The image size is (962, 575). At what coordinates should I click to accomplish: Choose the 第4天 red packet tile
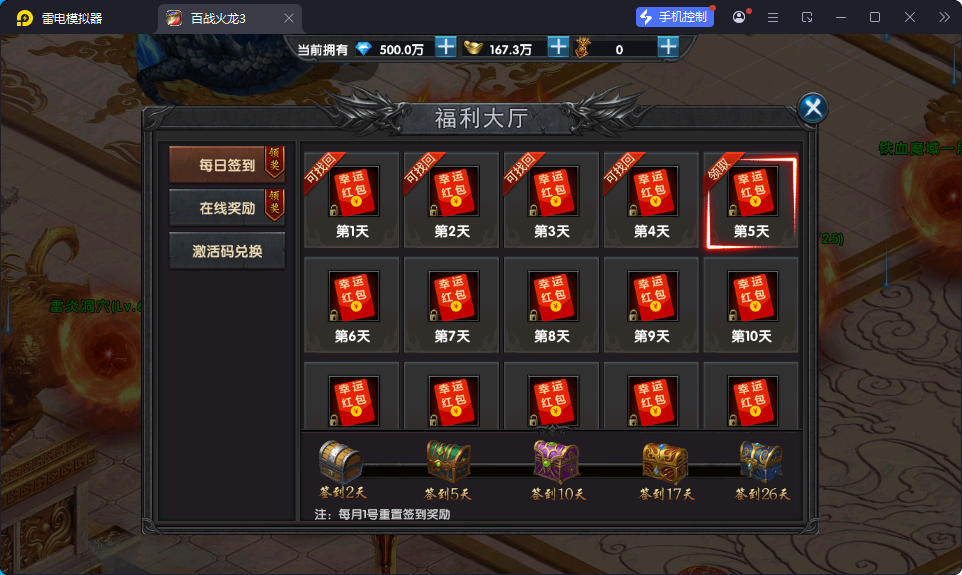tap(652, 200)
